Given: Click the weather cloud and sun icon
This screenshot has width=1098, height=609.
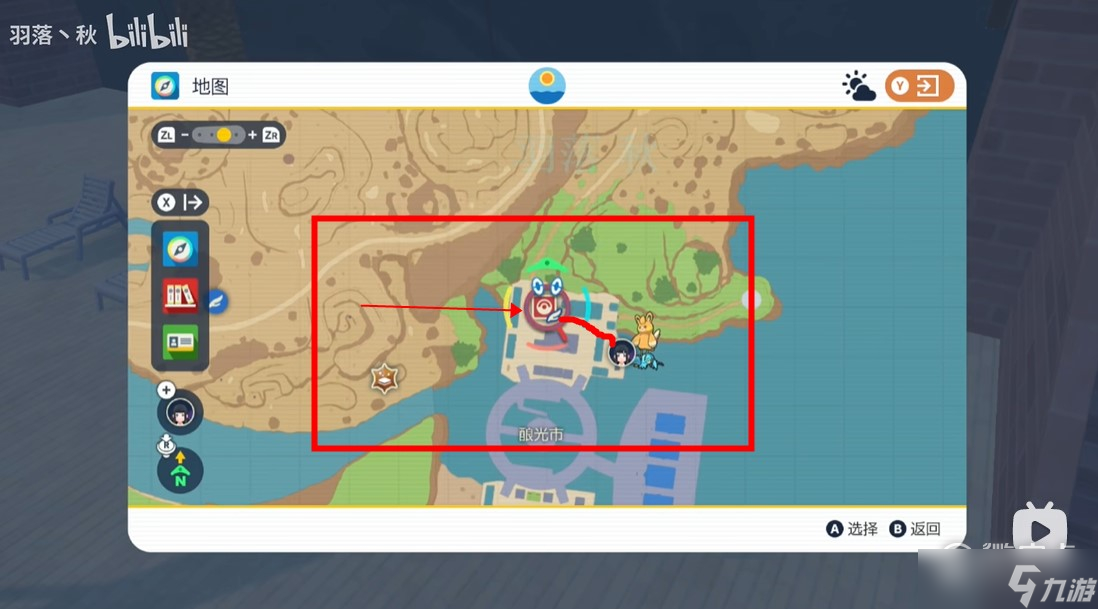Looking at the screenshot, I should point(858,87).
